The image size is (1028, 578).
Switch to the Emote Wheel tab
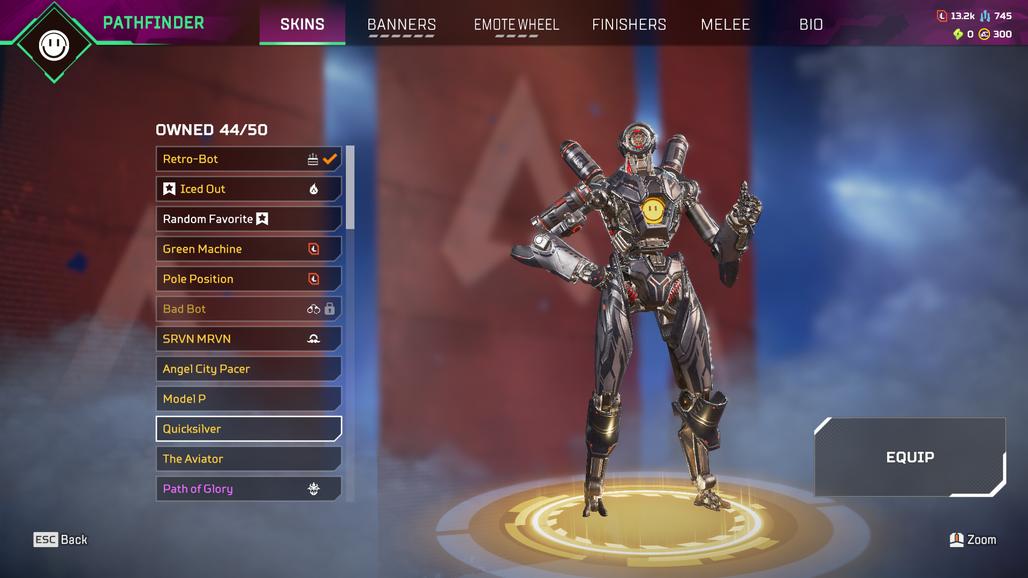[516, 24]
